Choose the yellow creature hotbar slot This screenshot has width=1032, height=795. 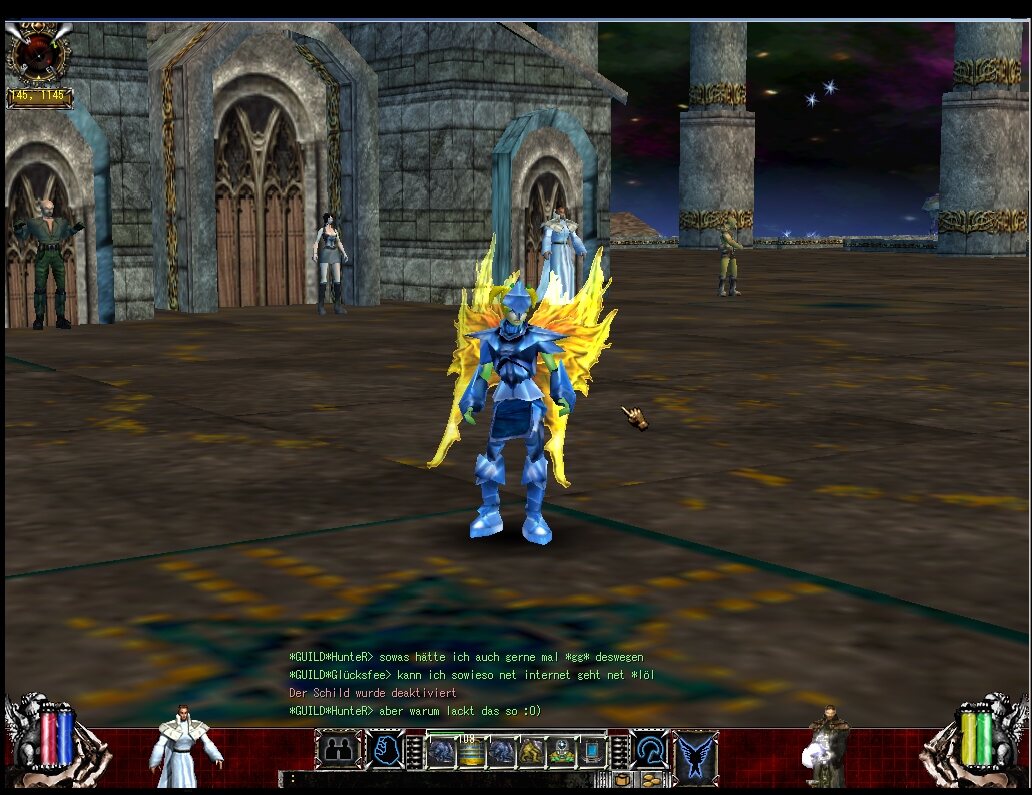532,752
